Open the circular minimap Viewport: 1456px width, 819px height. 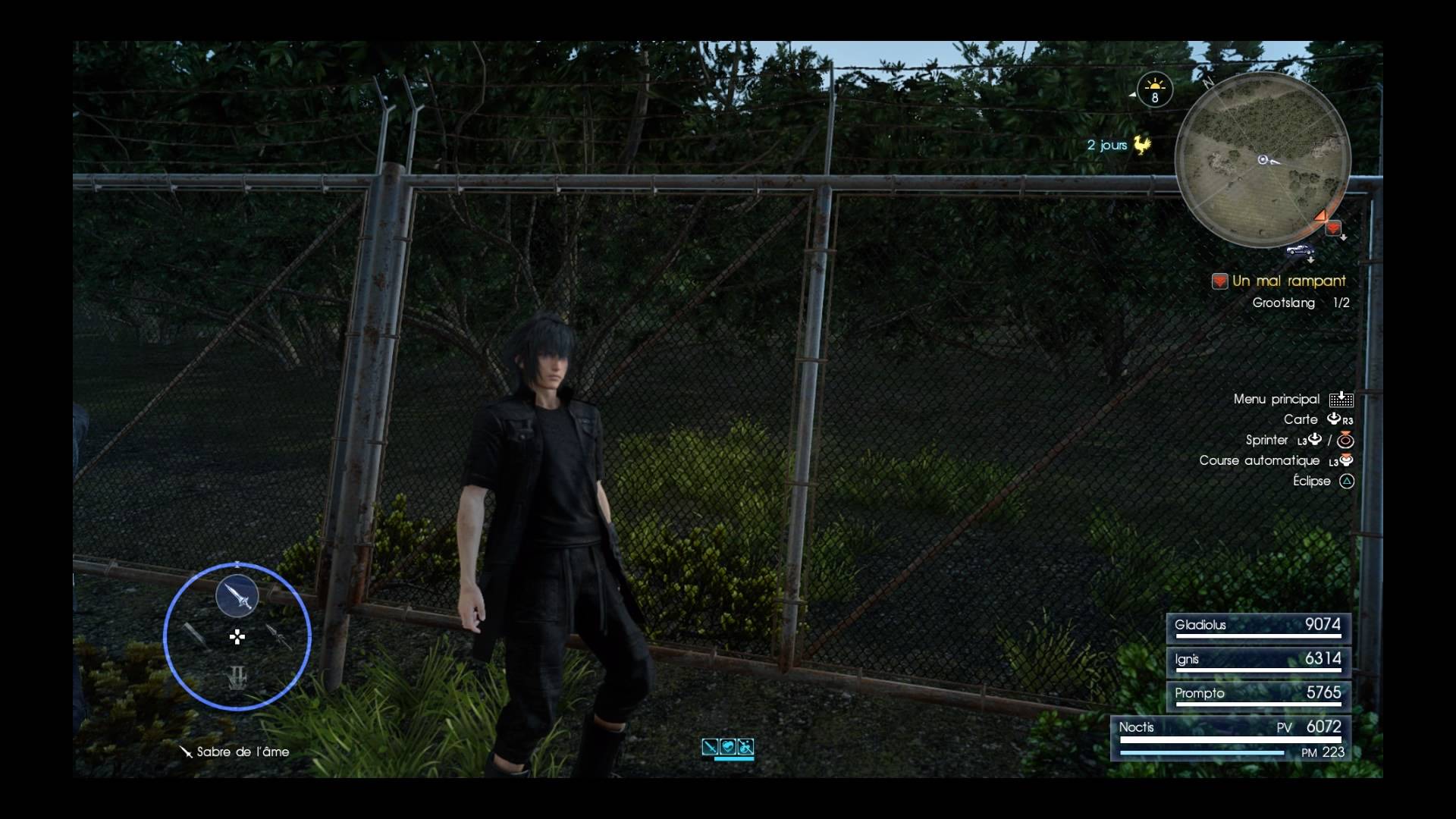coord(1263,160)
